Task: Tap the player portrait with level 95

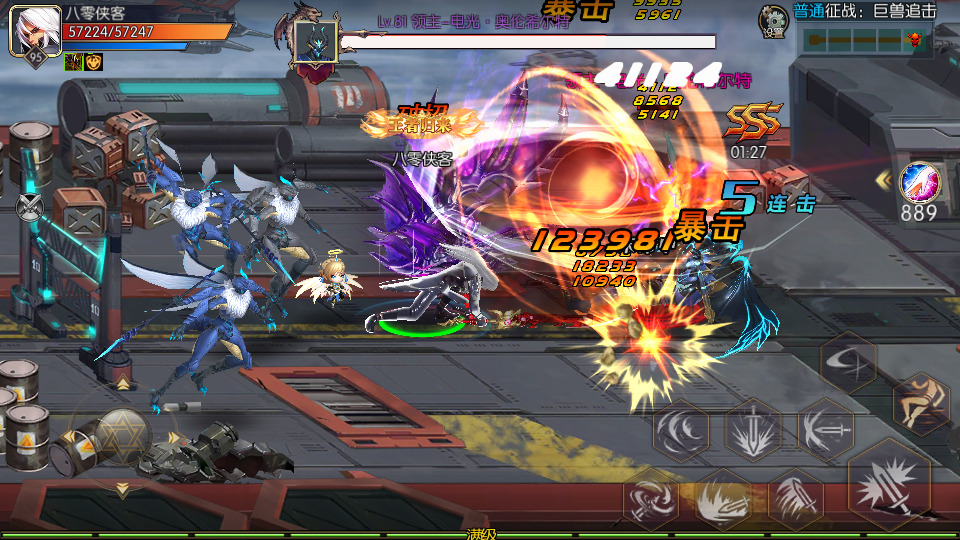Action: click(x=32, y=33)
